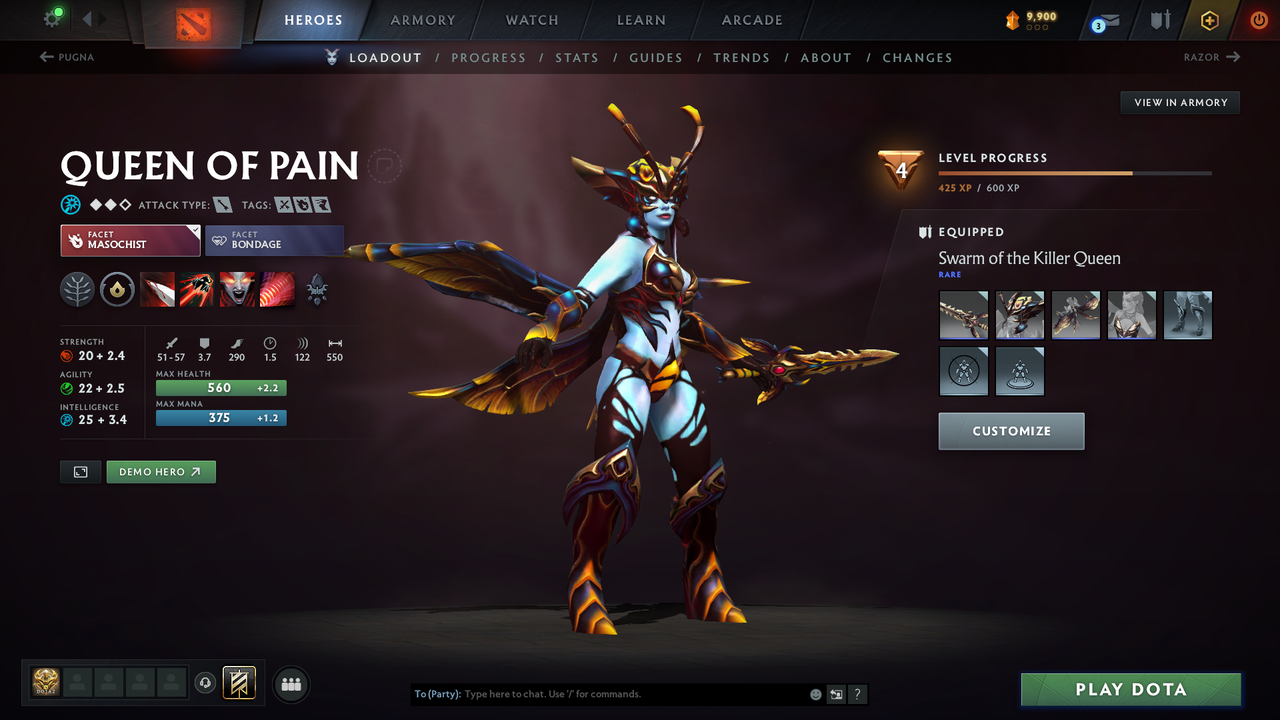Select the Shadow Strike ability icon
Screen dimensions: 1280x720
click(x=158, y=290)
